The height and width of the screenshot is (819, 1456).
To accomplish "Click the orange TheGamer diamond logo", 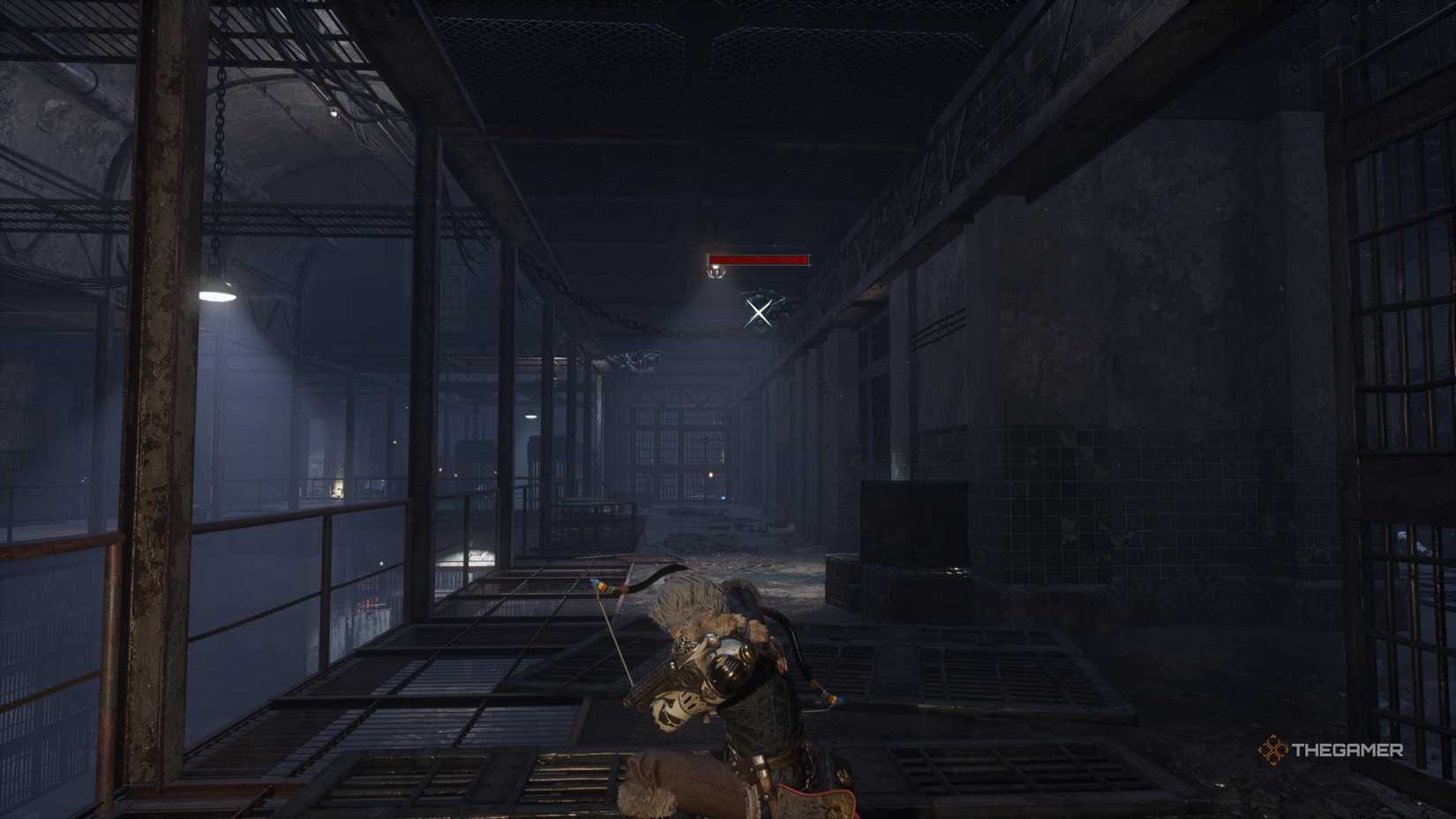I will (x=1272, y=752).
